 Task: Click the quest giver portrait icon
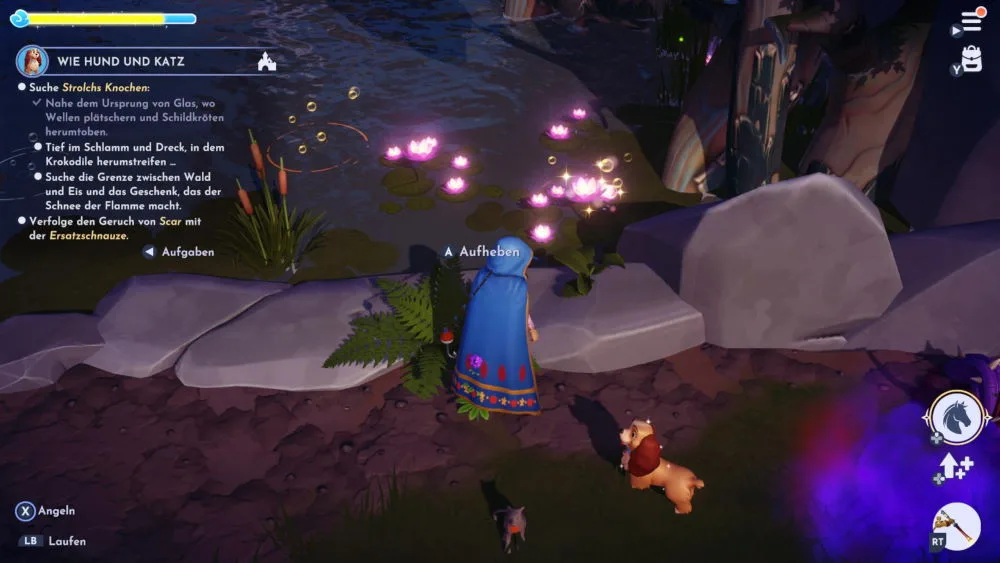coord(32,61)
